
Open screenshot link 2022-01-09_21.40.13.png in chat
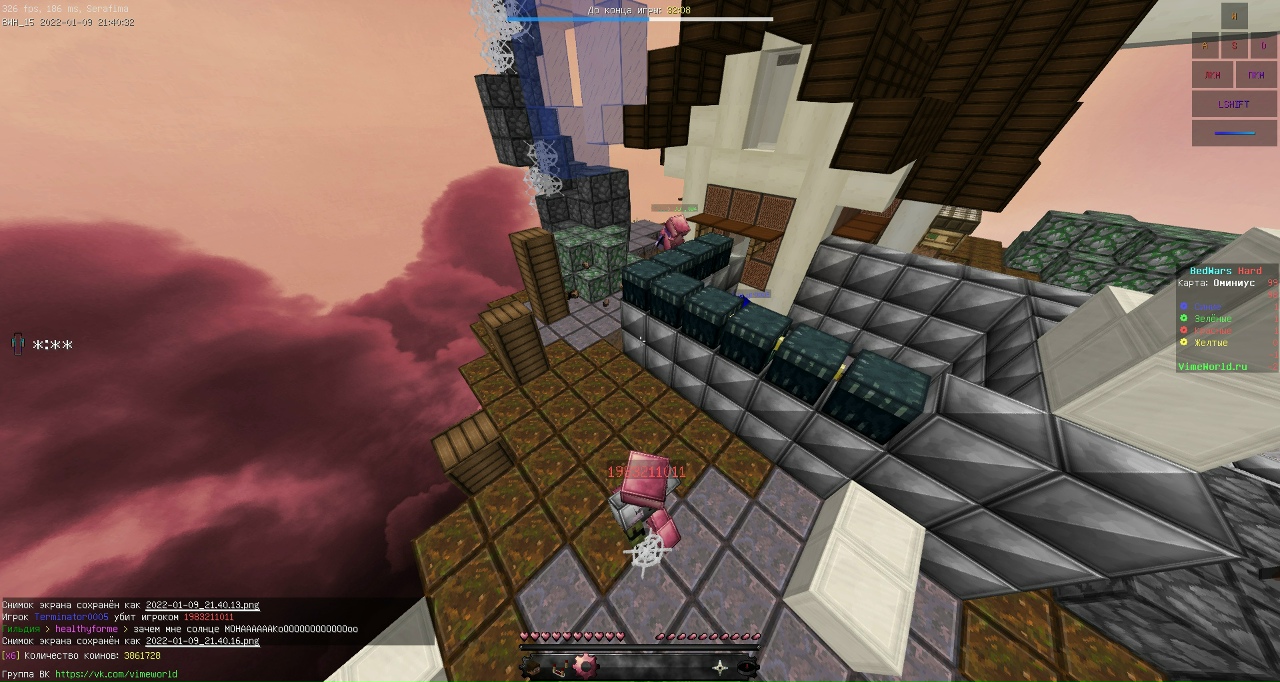(x=202, y=605)
